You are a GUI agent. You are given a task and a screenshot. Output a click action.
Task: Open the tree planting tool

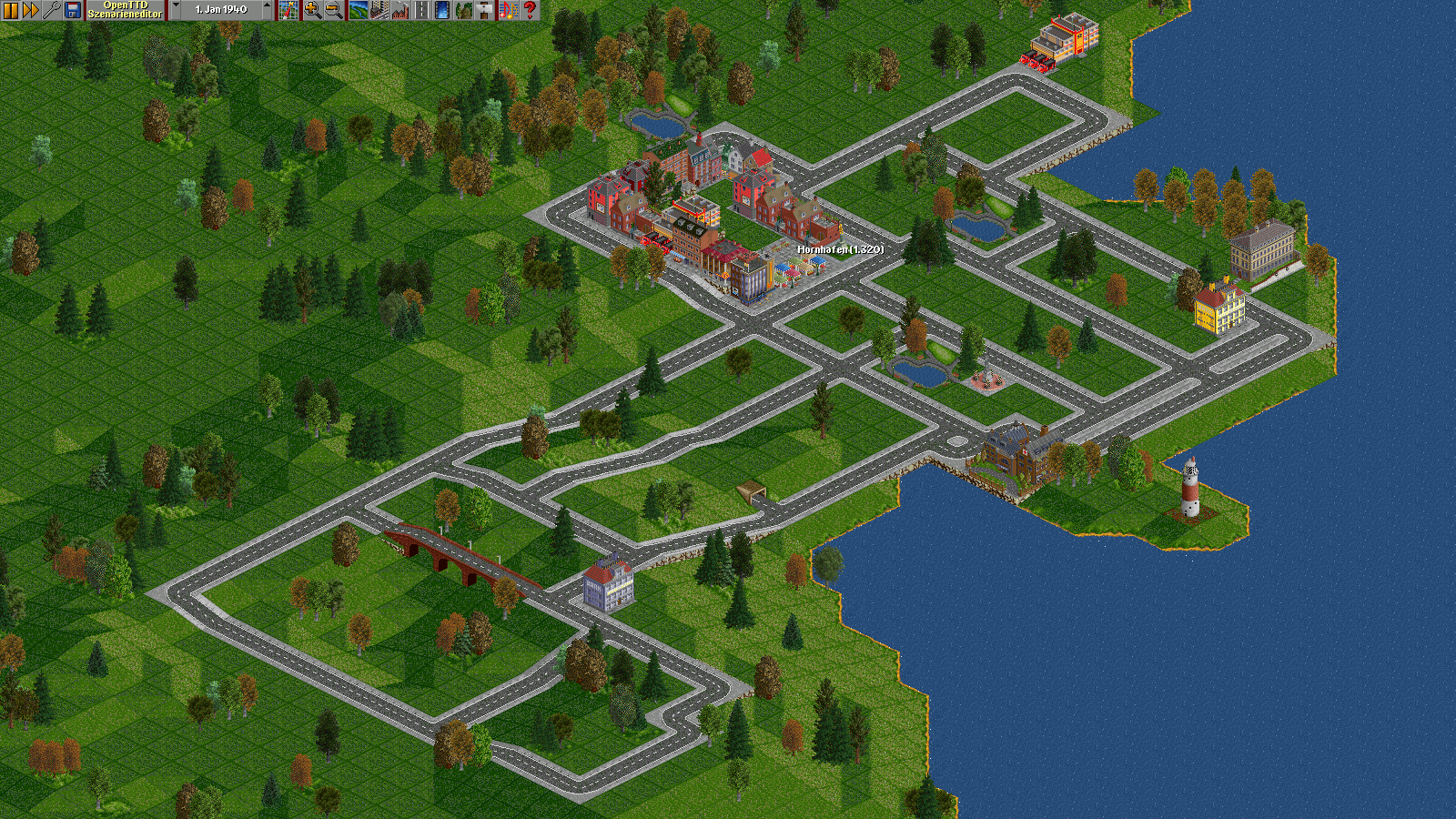(x=464, y=10)
